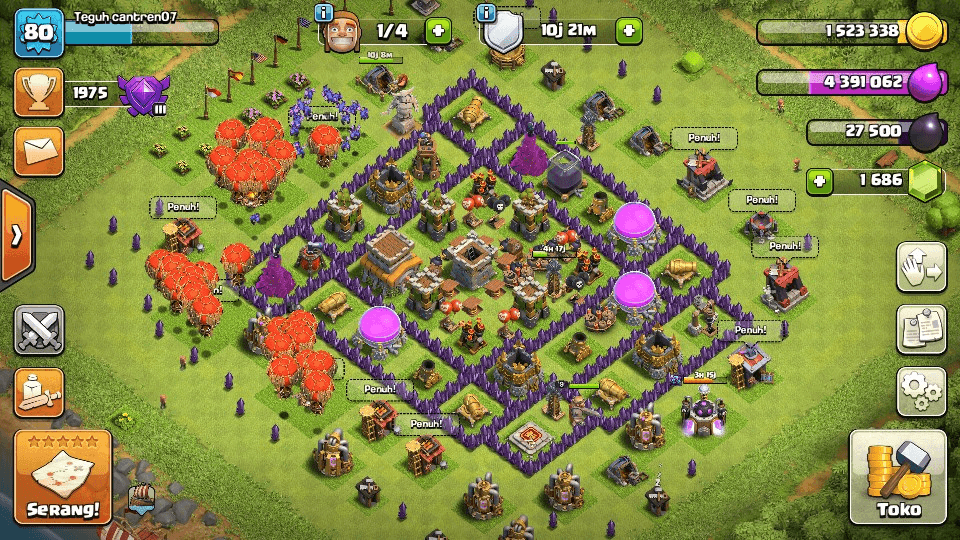This screenshot has width=960, height=540.
Task: Add a builder with the plus button
Action: 438,31
